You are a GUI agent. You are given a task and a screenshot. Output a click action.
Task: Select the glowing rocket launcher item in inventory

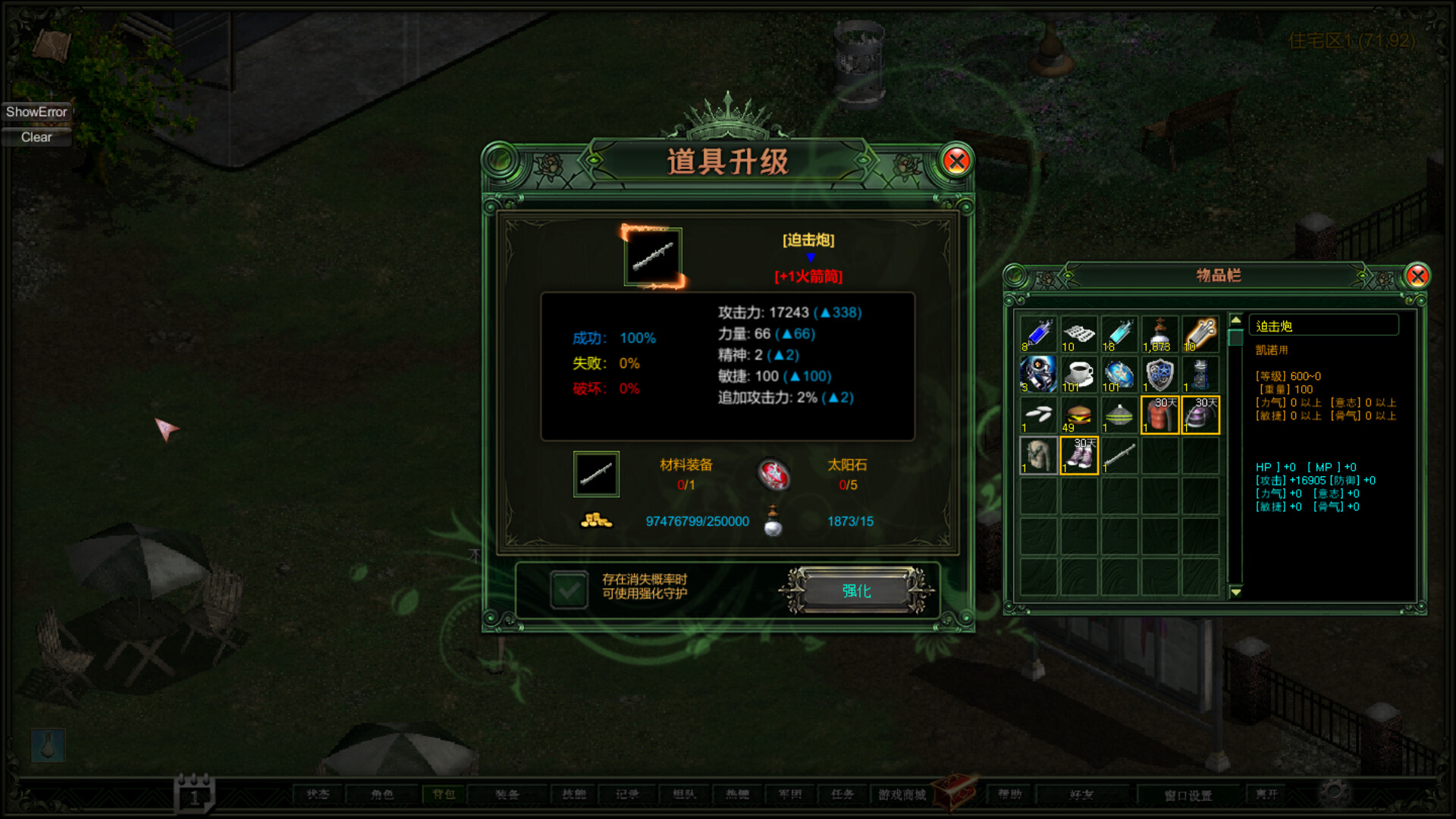[x=1200, y=334]
